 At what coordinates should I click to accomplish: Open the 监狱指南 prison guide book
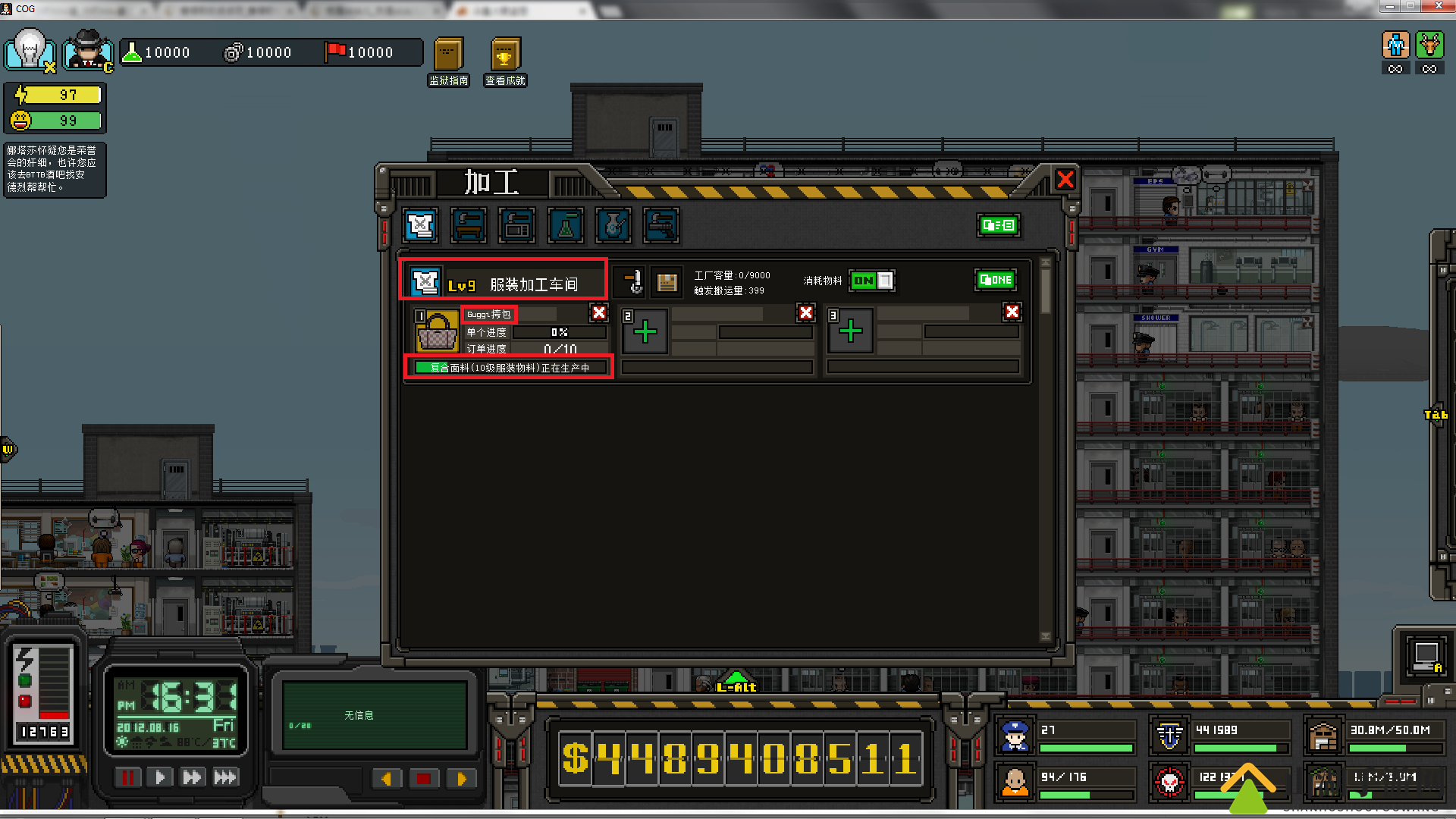448,55
